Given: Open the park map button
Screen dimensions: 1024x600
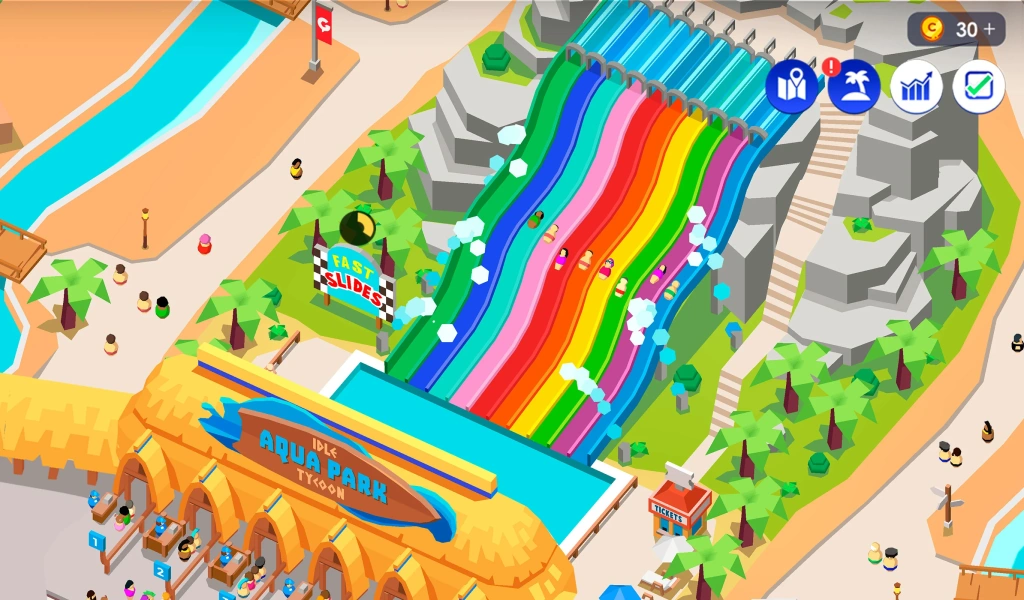Looking at the screenshot, I should [x=792, y=87].
